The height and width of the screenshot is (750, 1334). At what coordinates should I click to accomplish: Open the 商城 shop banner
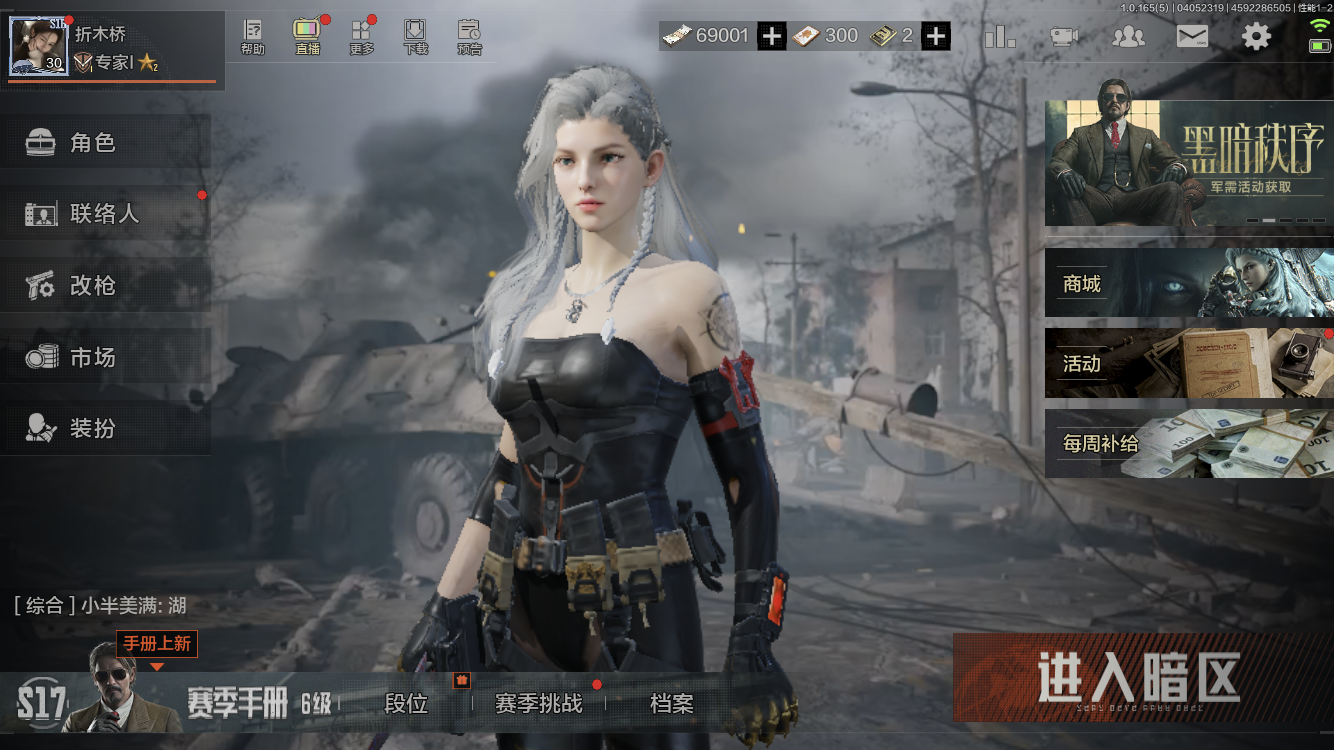point(1188,283)
